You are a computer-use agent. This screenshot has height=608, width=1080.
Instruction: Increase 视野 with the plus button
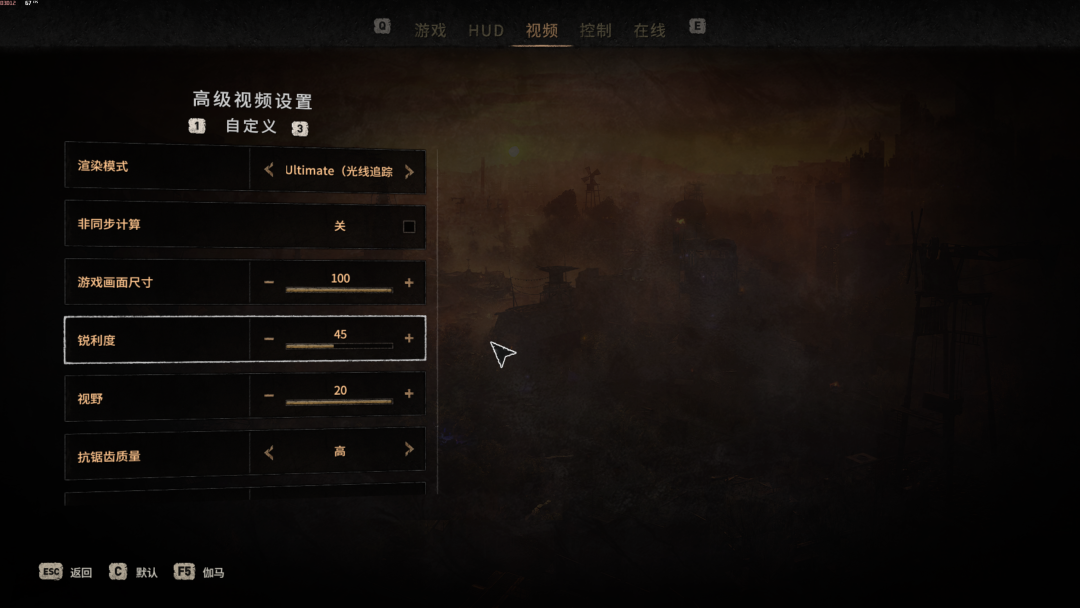tap(409, 395)
